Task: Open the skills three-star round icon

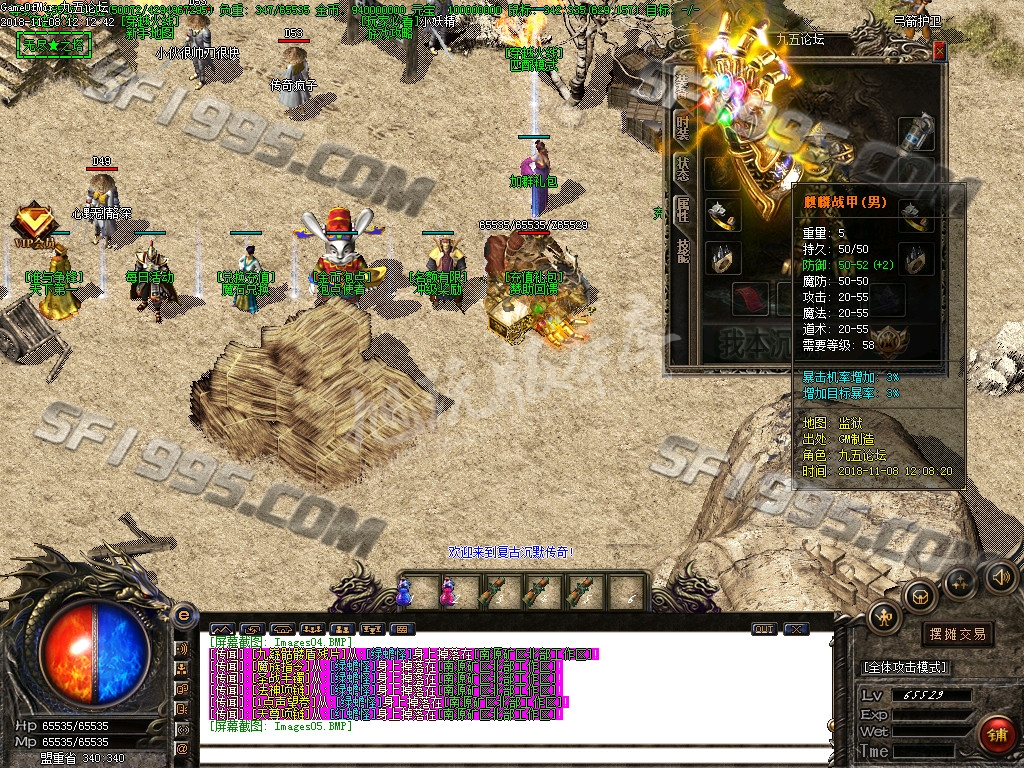Action: (x=960, y=580)
